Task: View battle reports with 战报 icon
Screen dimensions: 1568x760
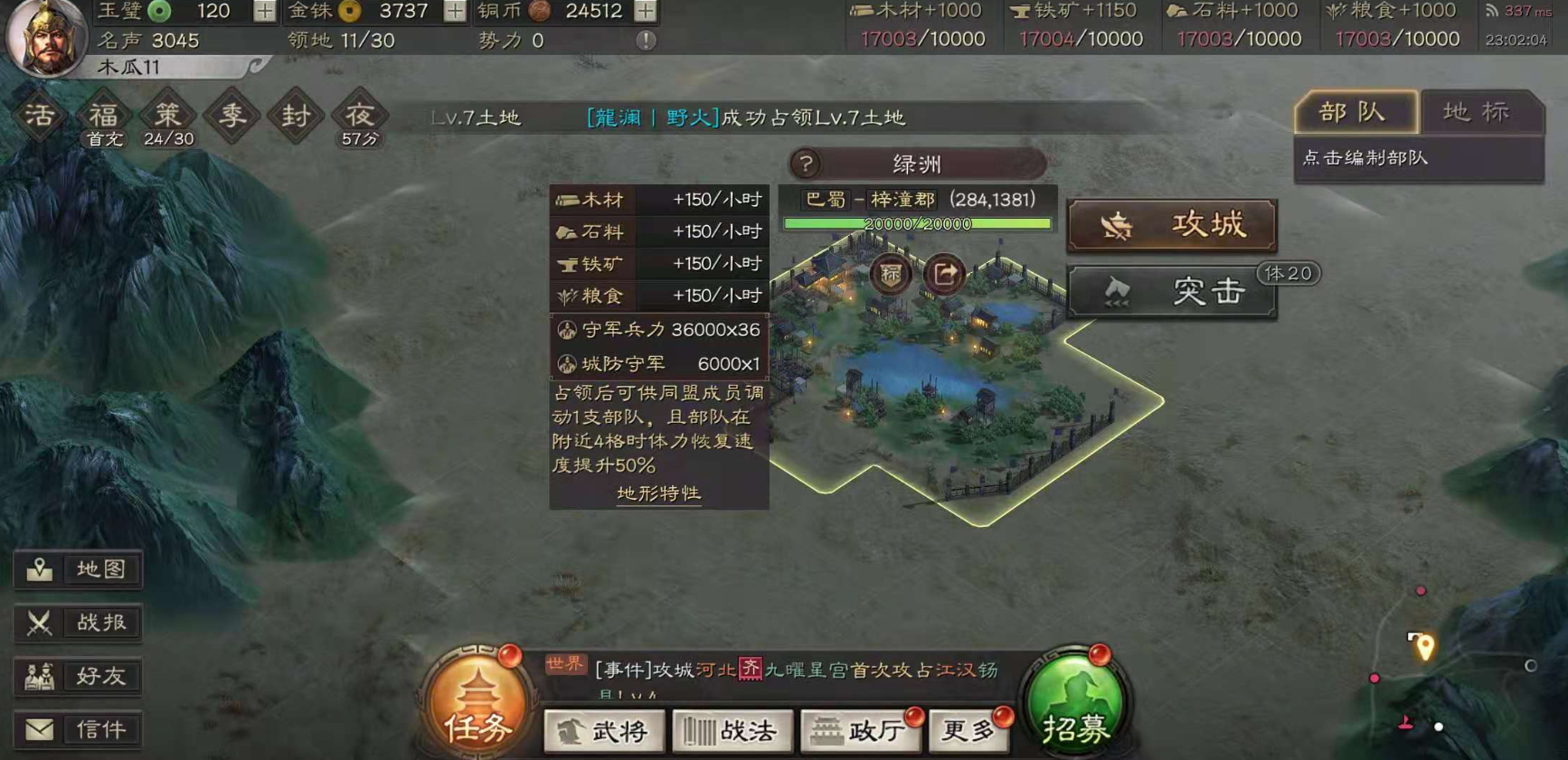Action: pyautogui.click(x=78, y=623)
